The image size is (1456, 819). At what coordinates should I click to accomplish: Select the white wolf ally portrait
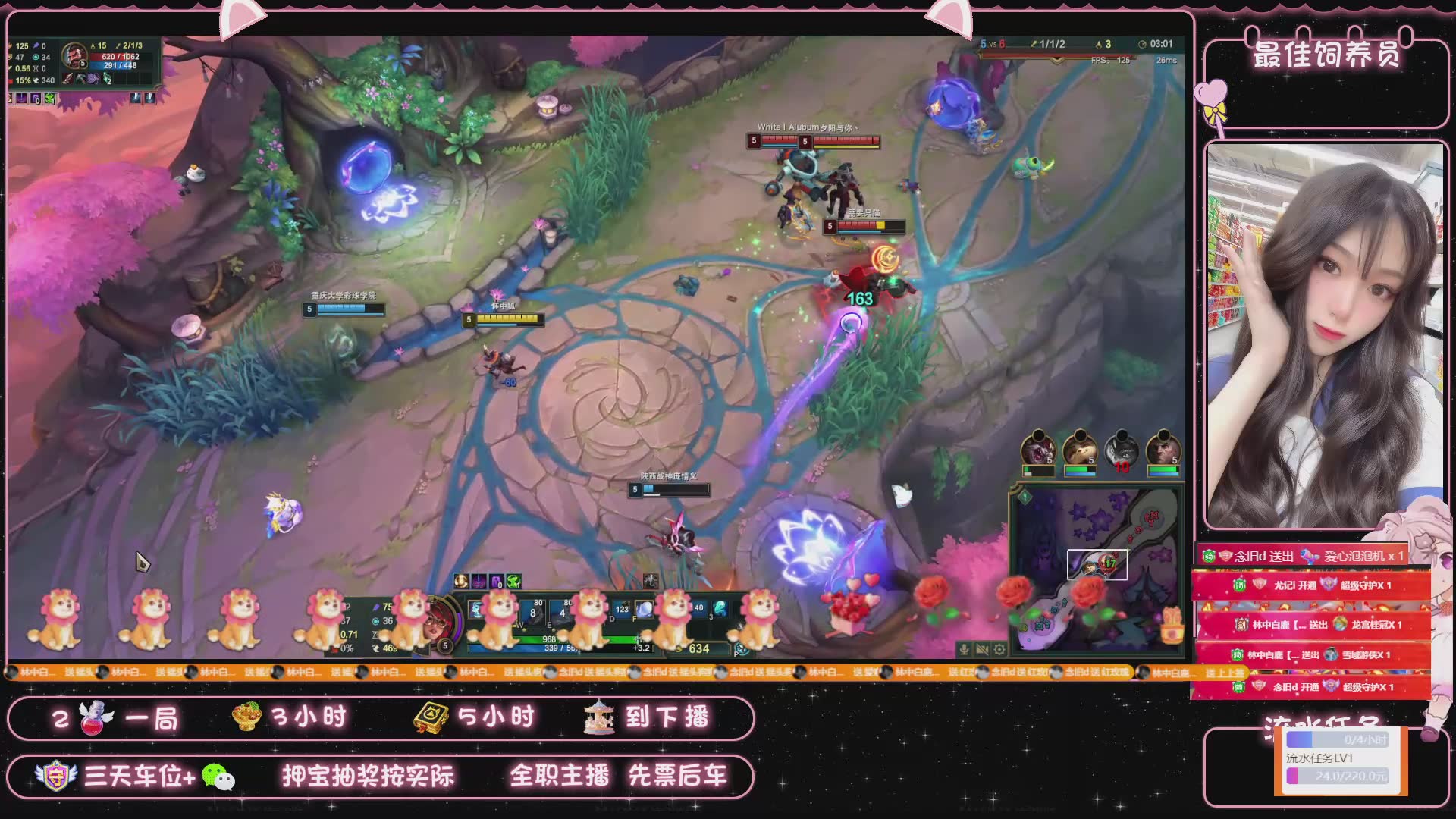[1038, 450]
